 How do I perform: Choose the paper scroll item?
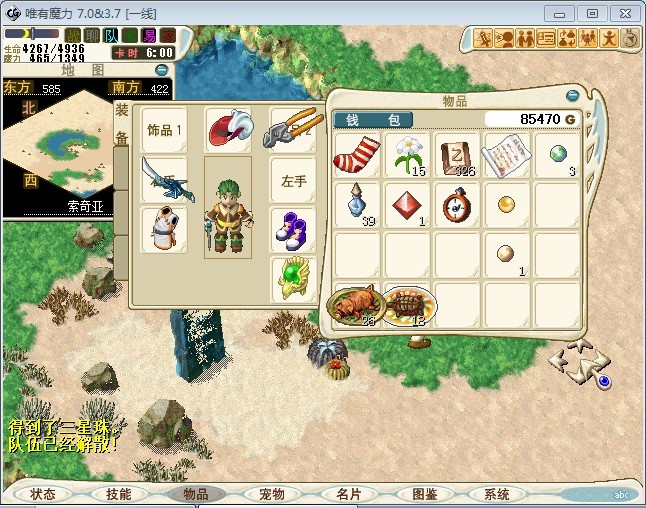[x=507, y=156]
